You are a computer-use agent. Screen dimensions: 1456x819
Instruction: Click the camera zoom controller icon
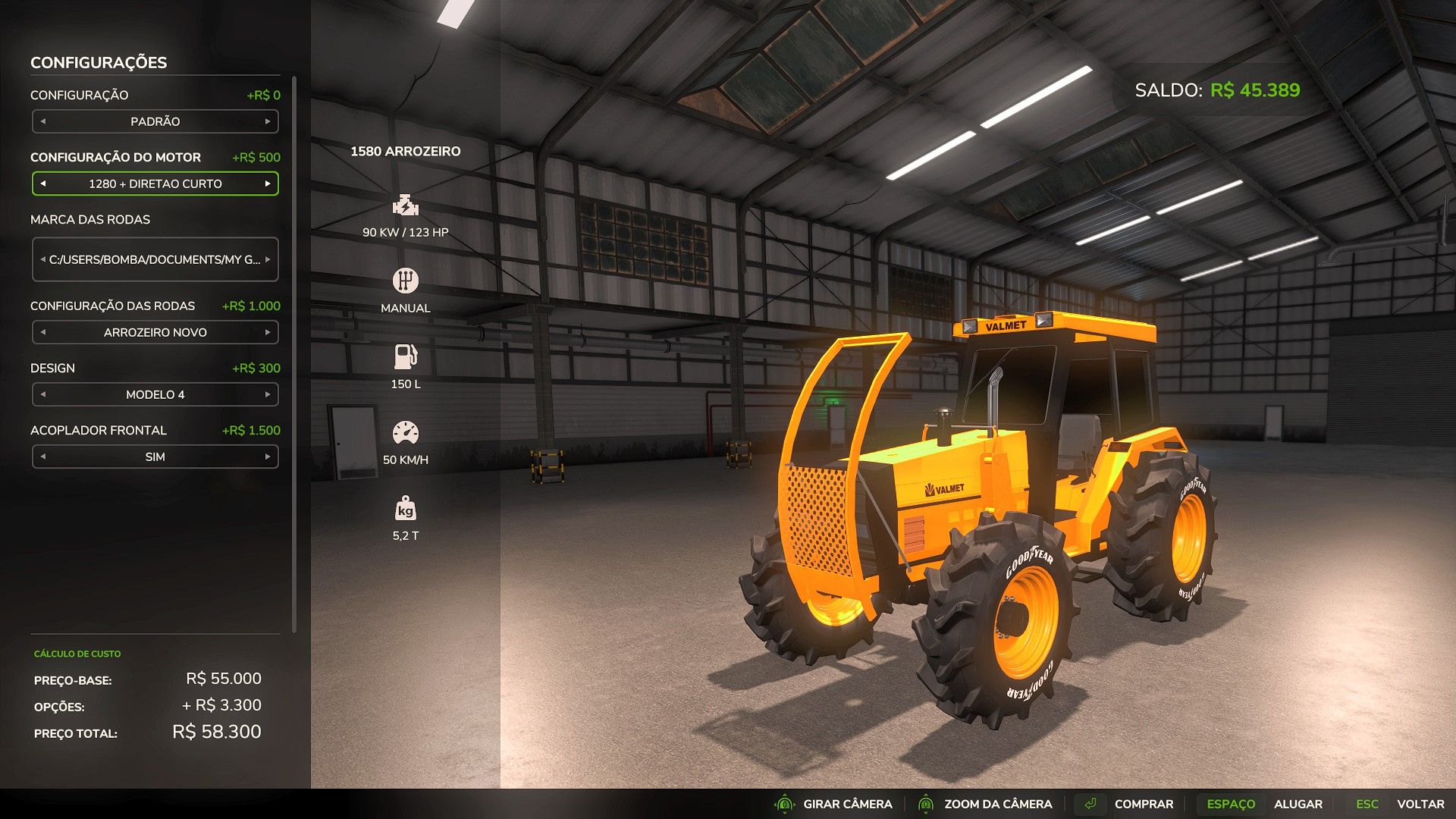[927, 804]
